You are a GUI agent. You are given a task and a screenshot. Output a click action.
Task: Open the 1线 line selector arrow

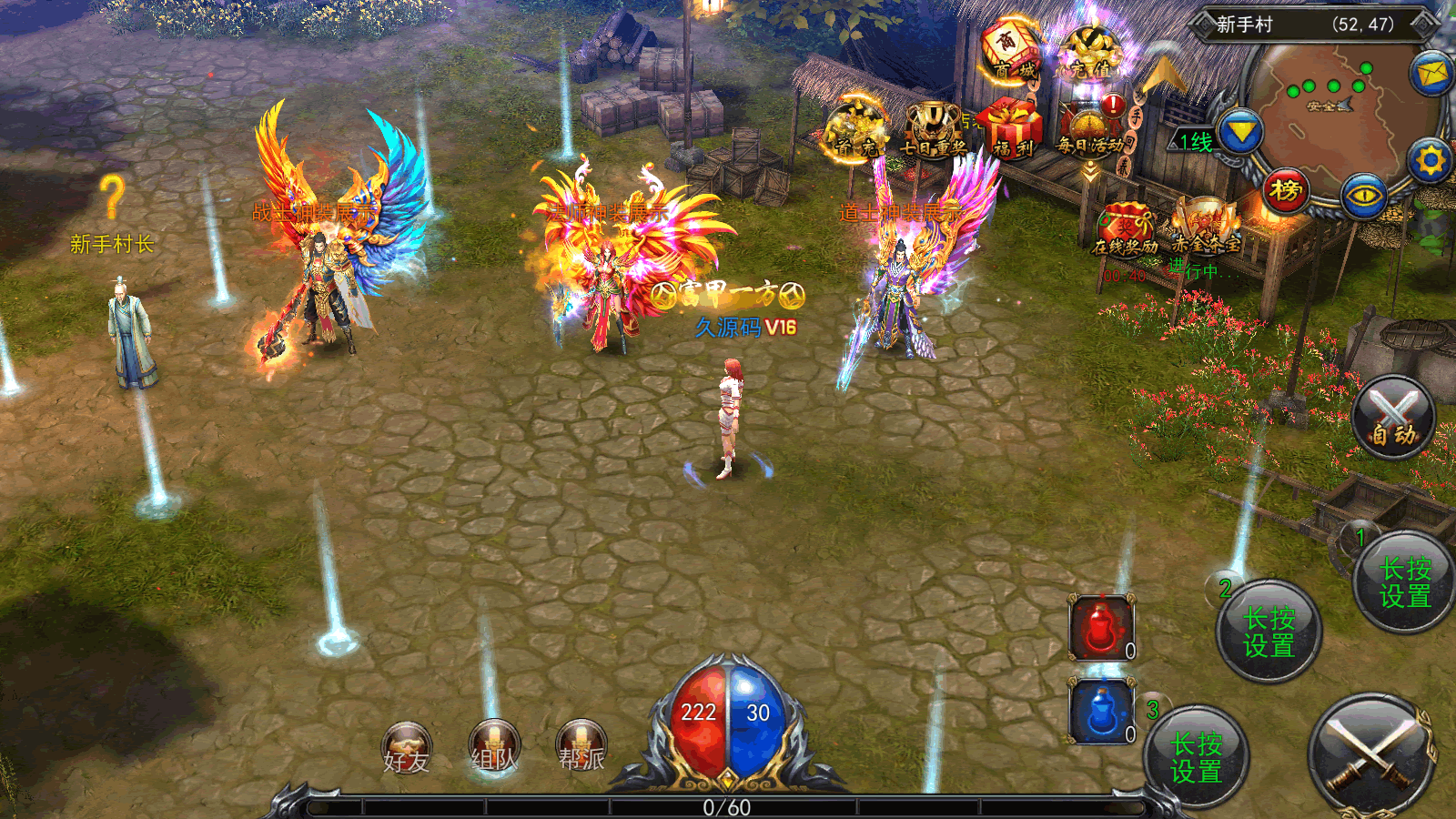tap(1240, 135)
